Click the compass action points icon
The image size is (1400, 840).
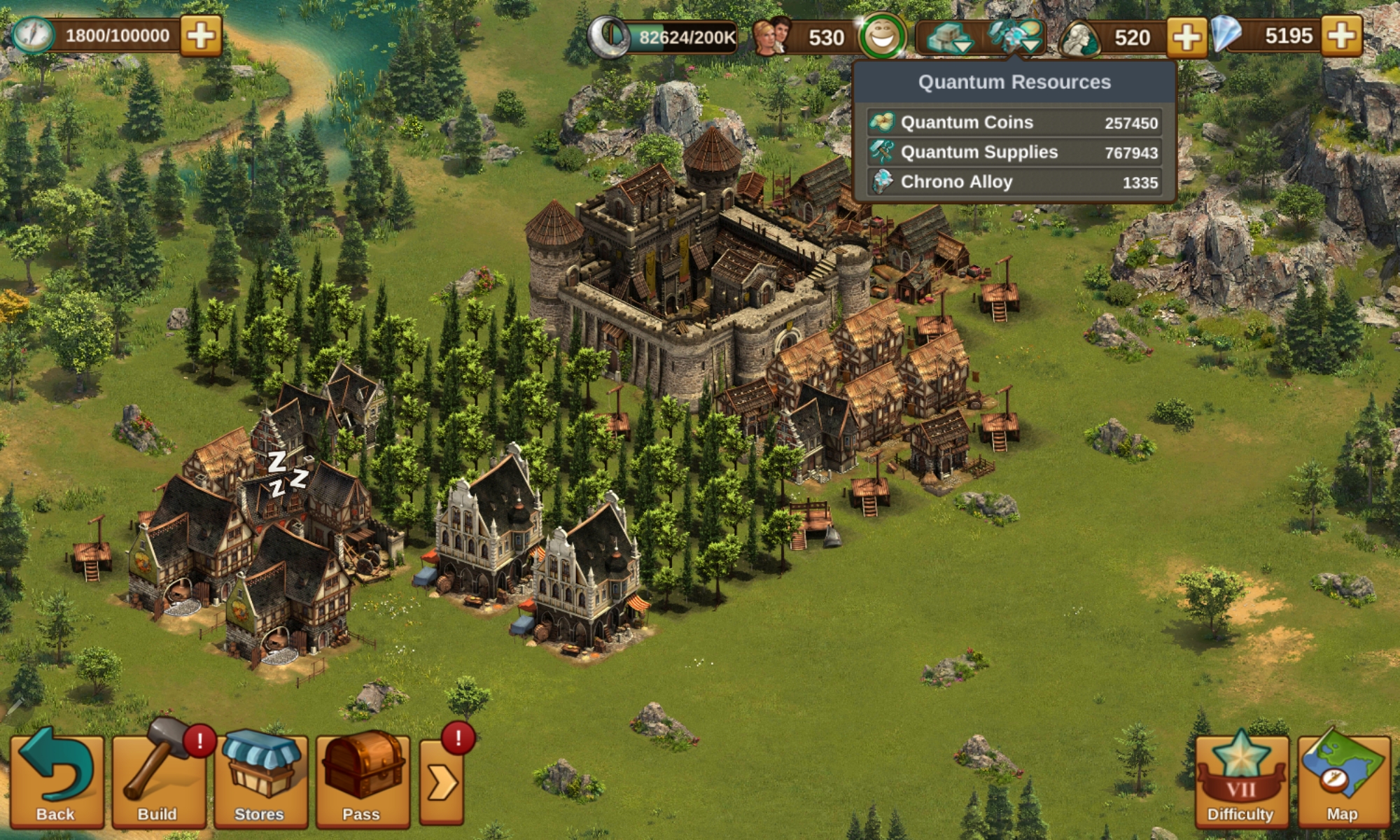[x=32, y=35]
